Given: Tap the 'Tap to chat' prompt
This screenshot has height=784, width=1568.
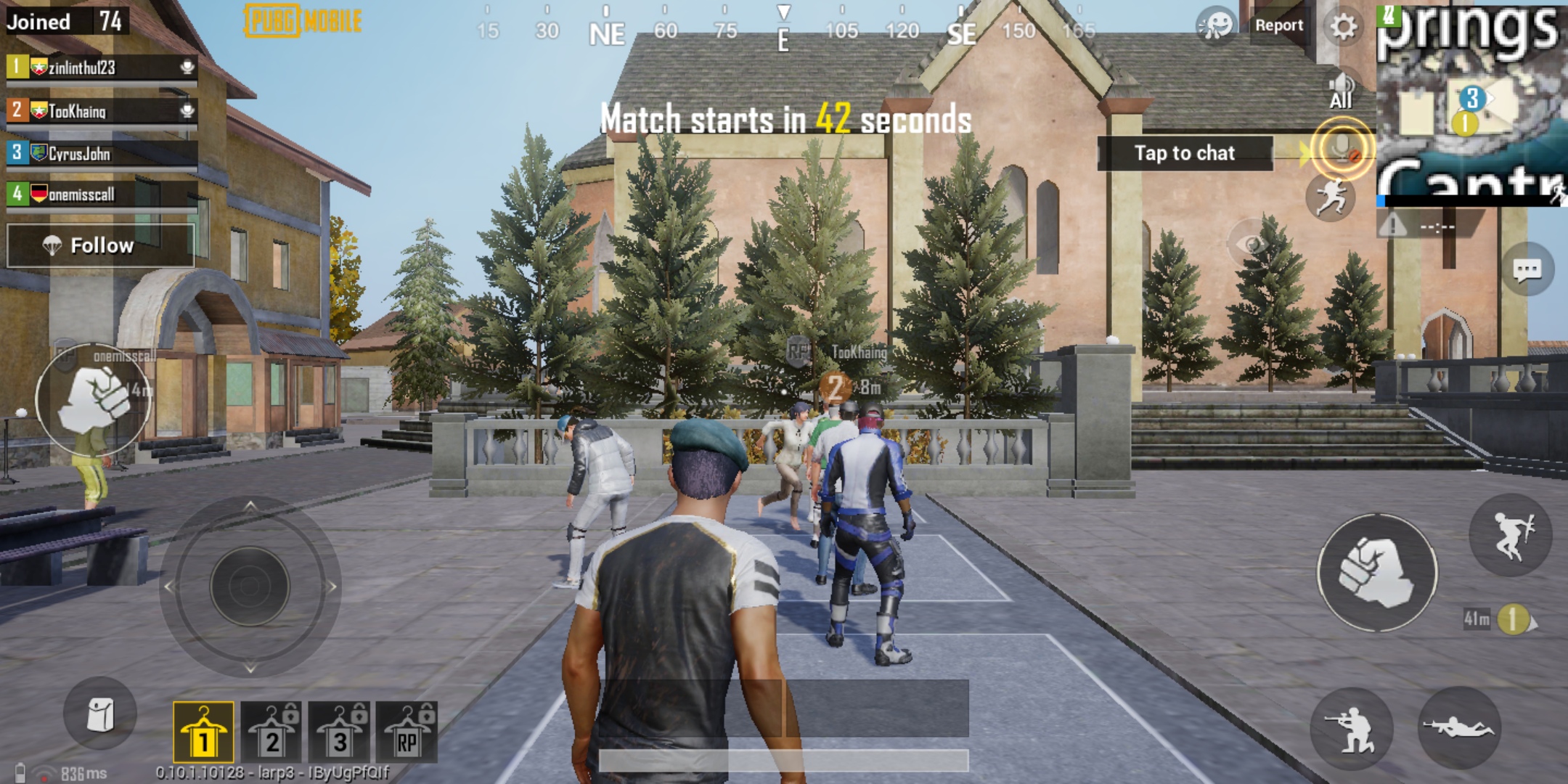Looking at the screenshot, I should pos(1183,153).
